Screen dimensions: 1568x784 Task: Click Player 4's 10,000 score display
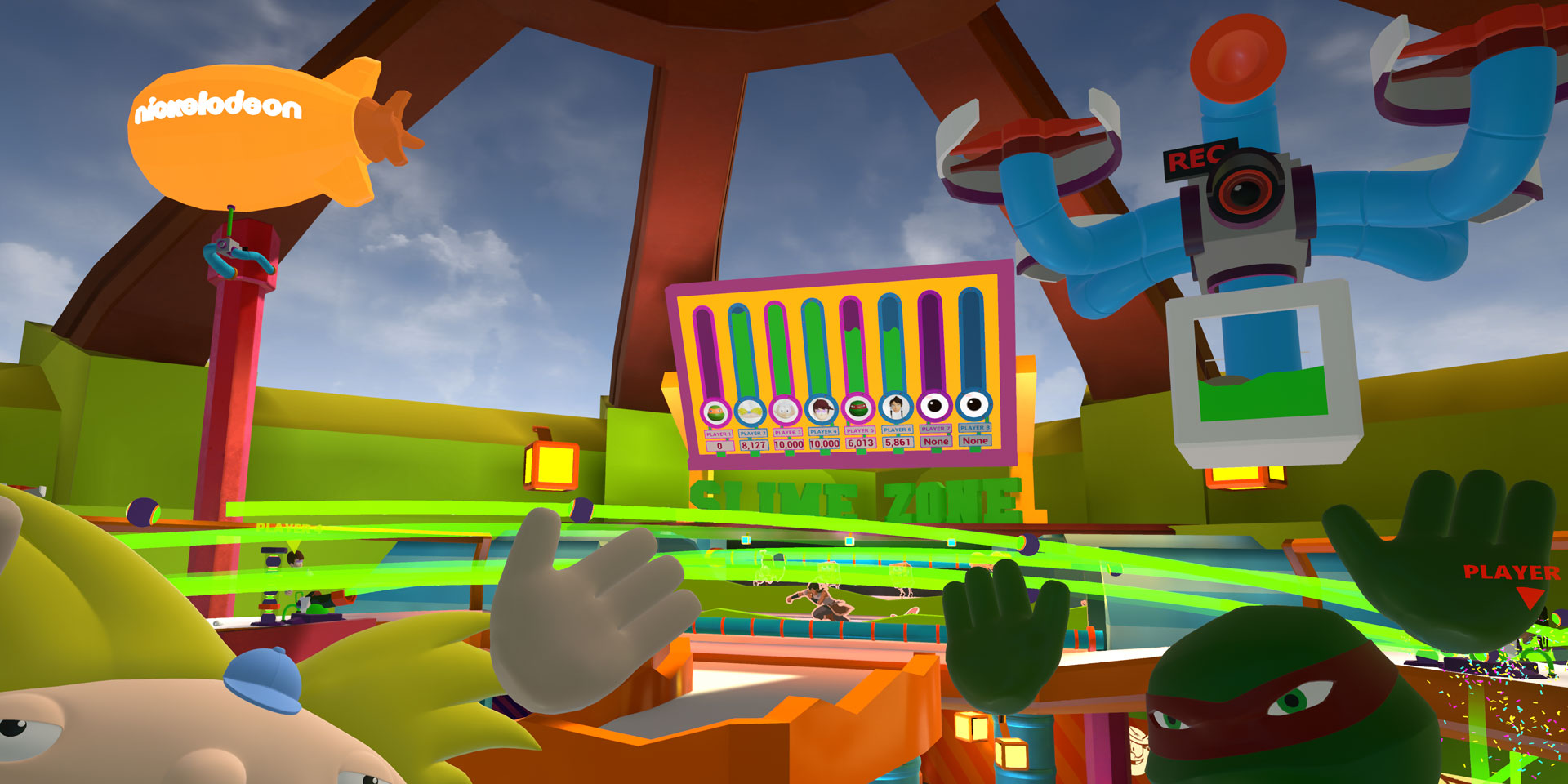[x=825, y=442]
